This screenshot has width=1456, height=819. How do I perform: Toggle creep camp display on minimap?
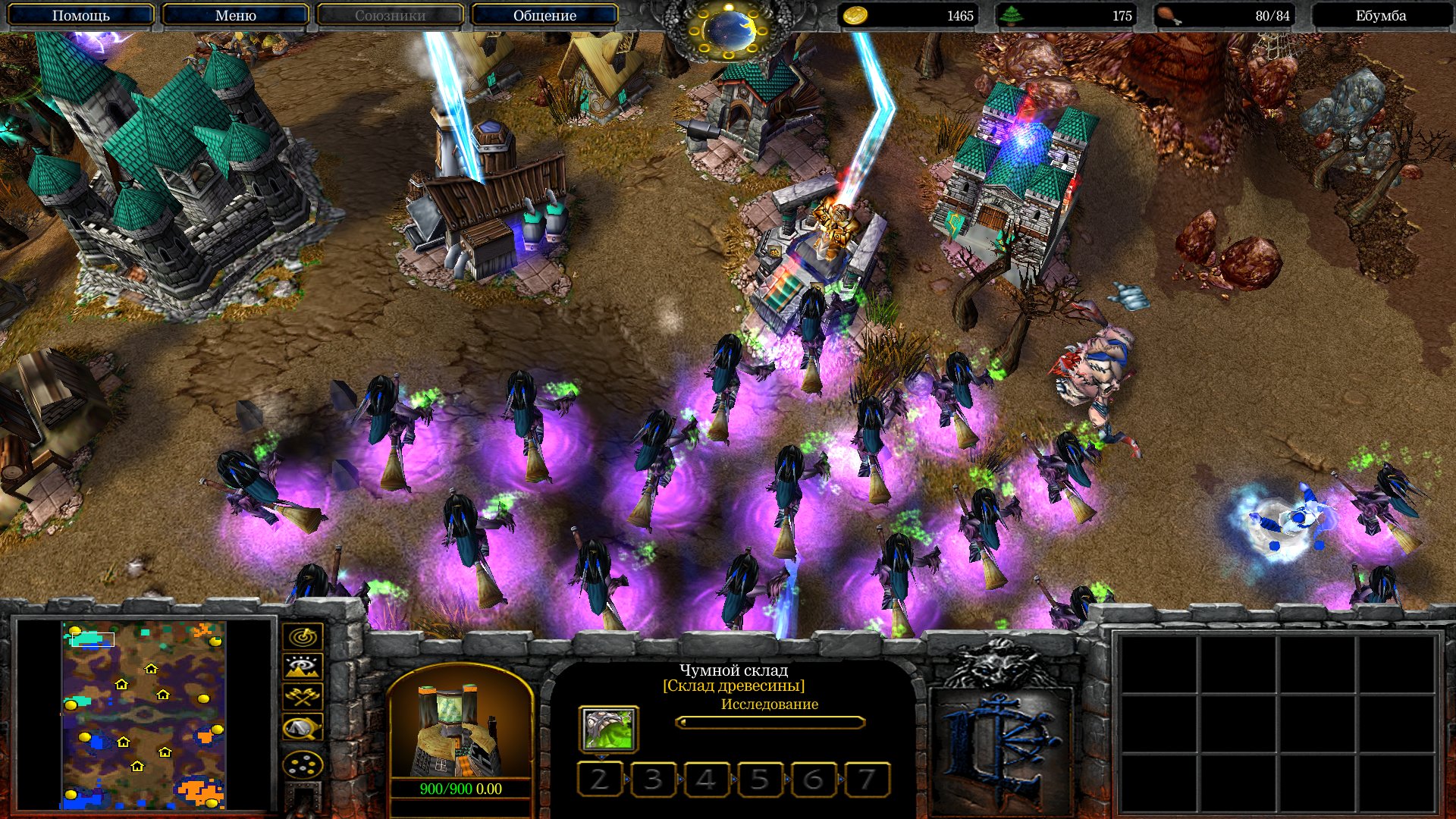click(303, 728)
